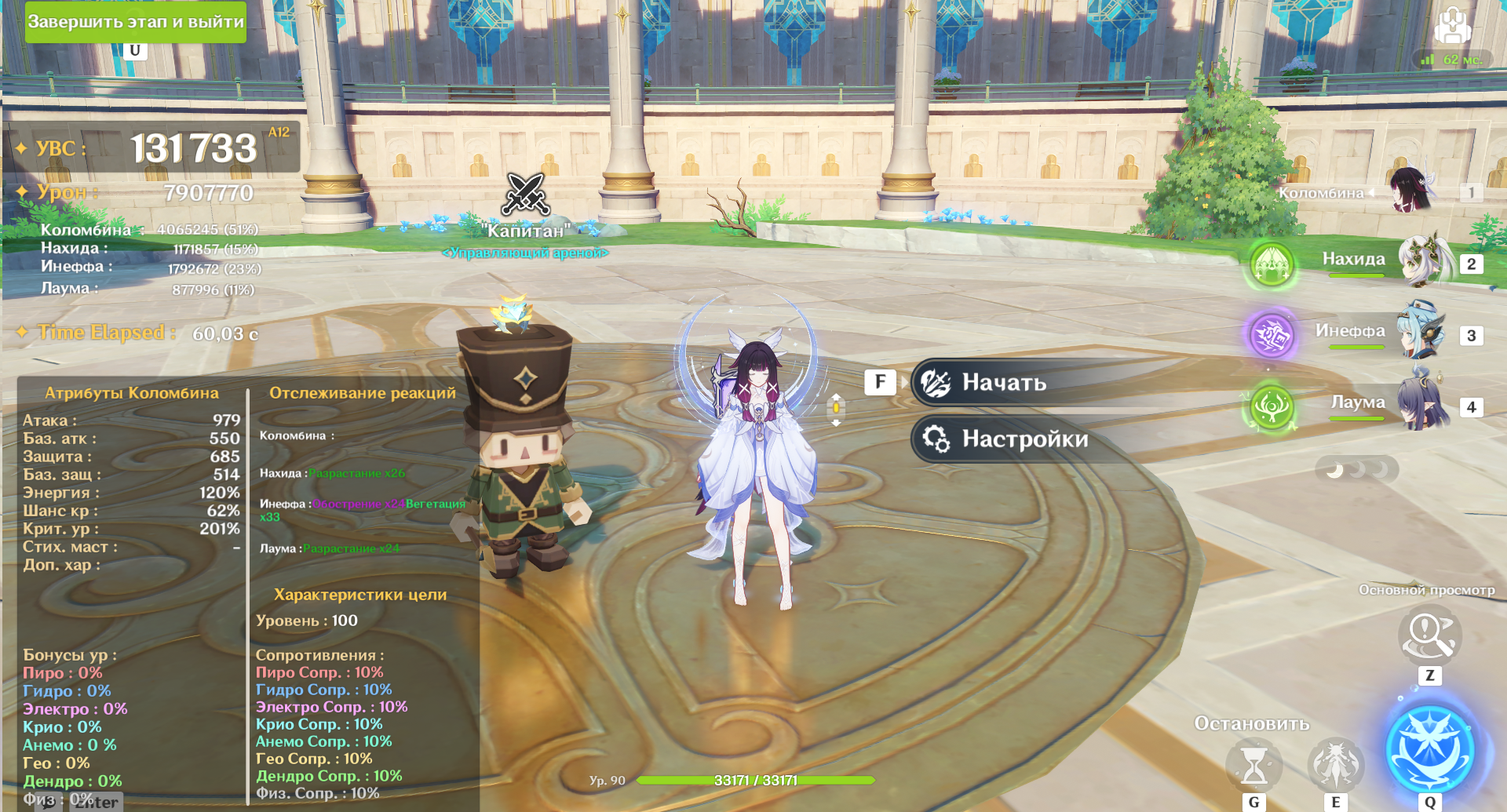
Task: Trigger Лаума's green burst icon
Action: coord(1272,407)
